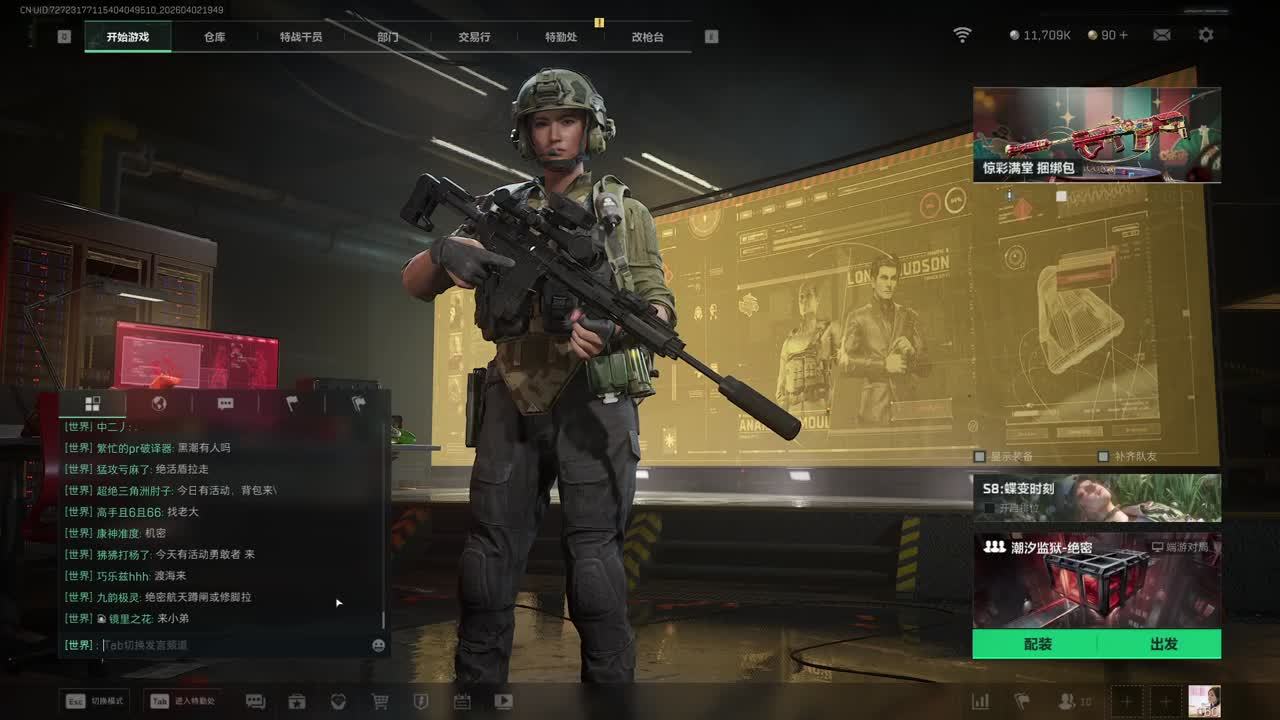Viewport: 1280px width, 720px height.
Task: Open the shopping cart store icon
Action: click(380, 702)
